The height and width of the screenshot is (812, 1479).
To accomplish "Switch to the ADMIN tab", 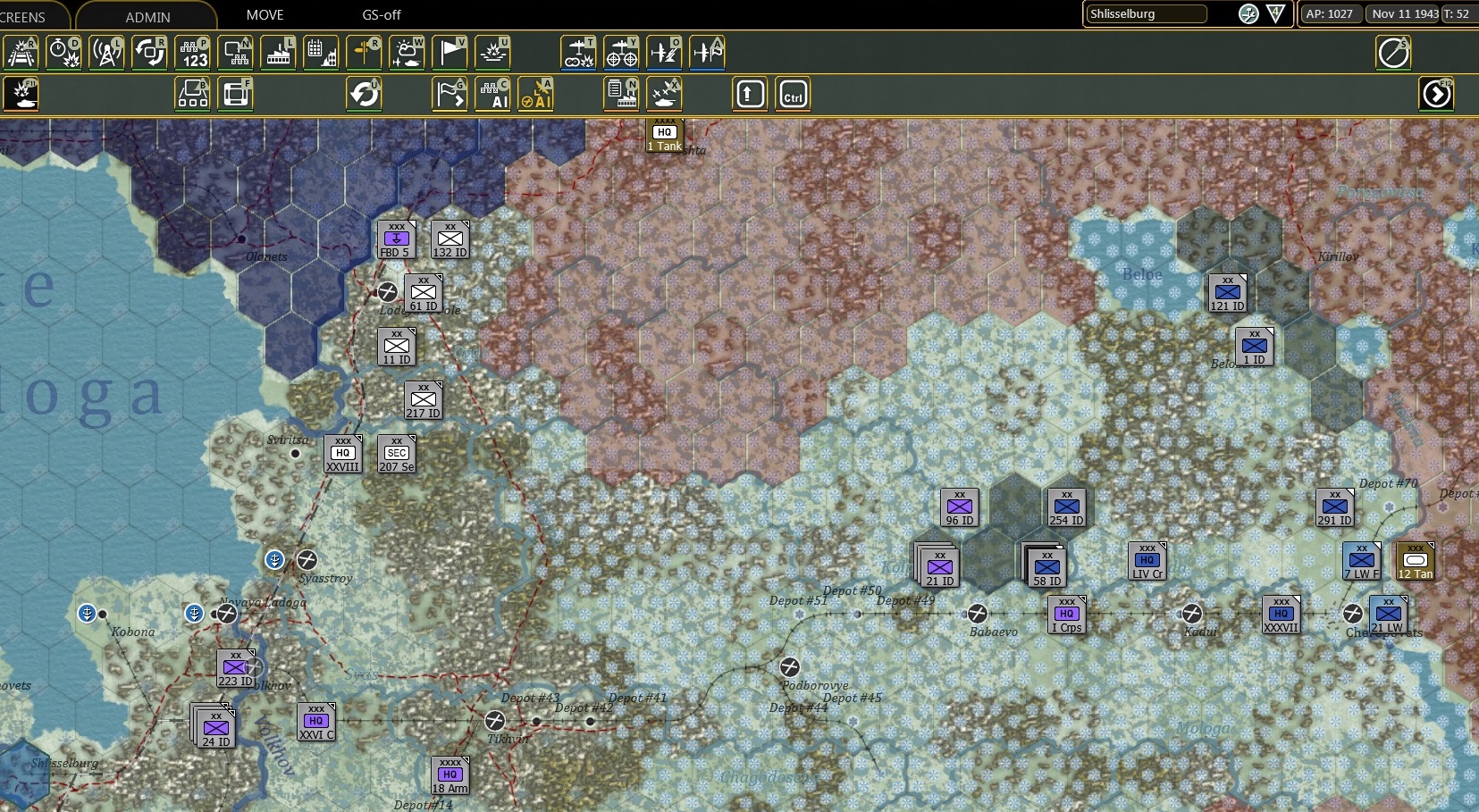I will [x=147, y=16].
